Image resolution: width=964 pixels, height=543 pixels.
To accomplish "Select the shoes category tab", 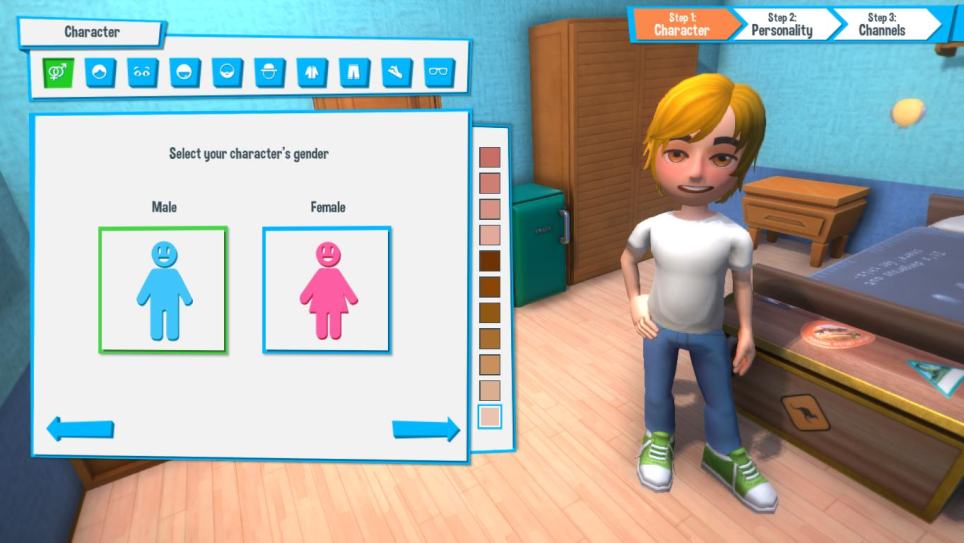I will 397,72.
